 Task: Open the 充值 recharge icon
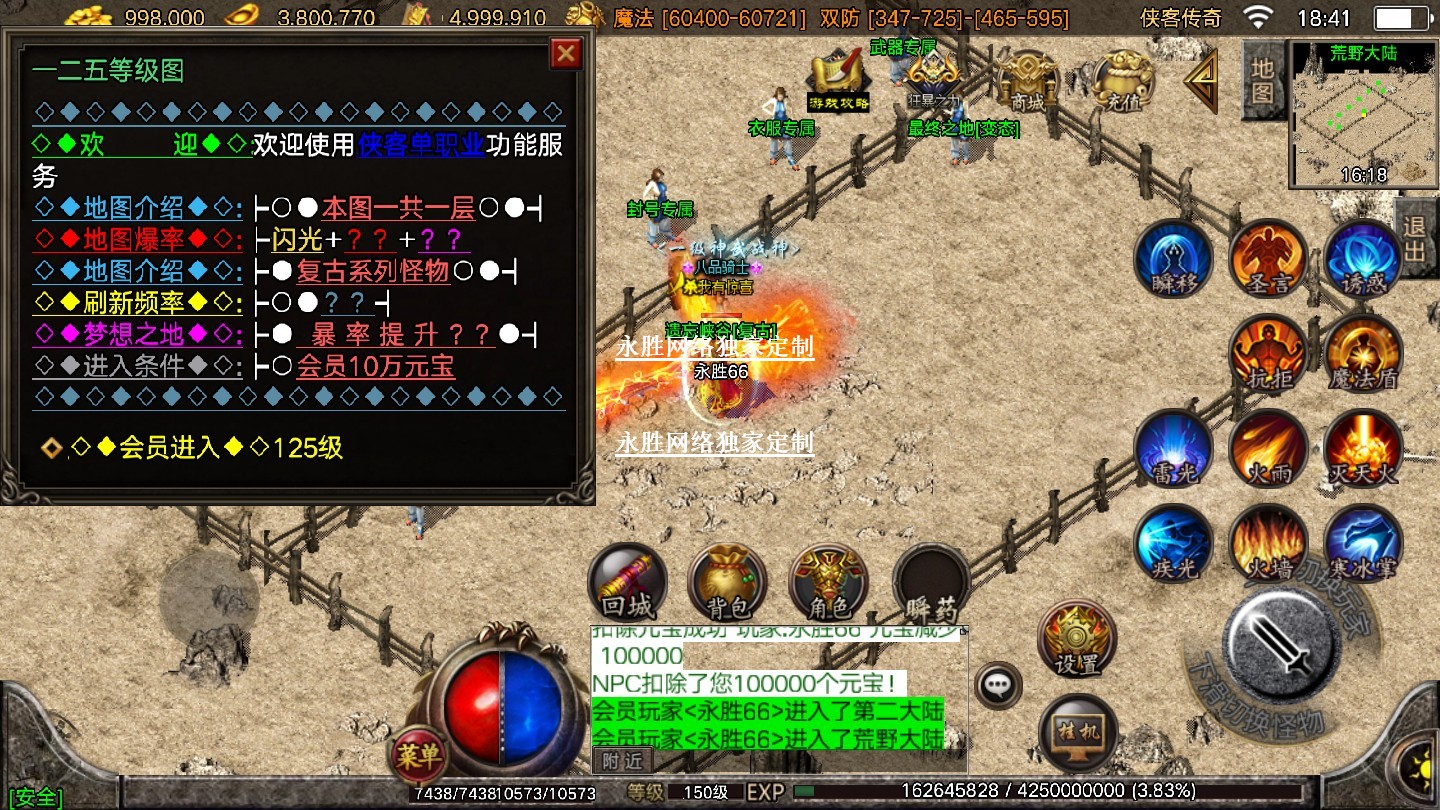click(1123, 80)
